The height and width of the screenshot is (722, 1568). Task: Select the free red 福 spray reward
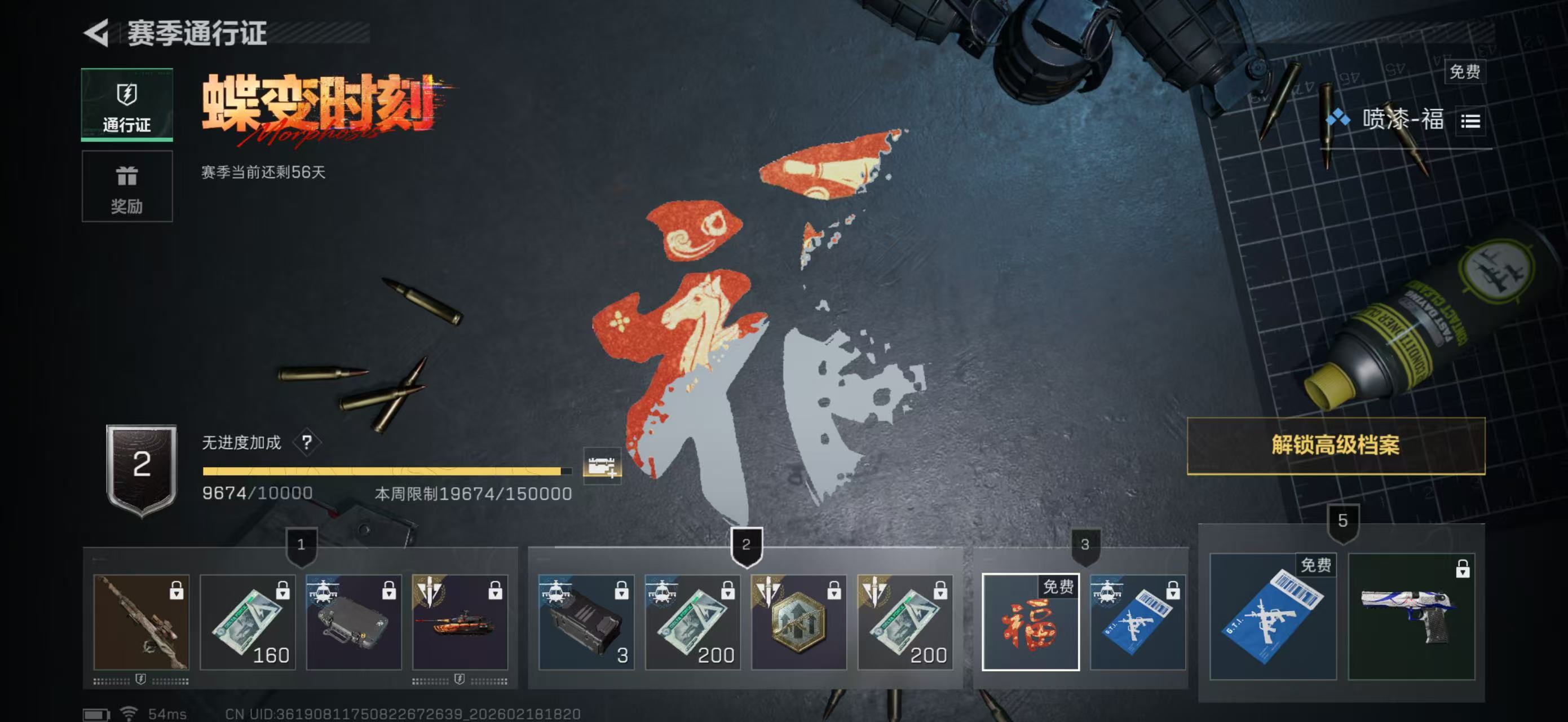(1031, 622)
